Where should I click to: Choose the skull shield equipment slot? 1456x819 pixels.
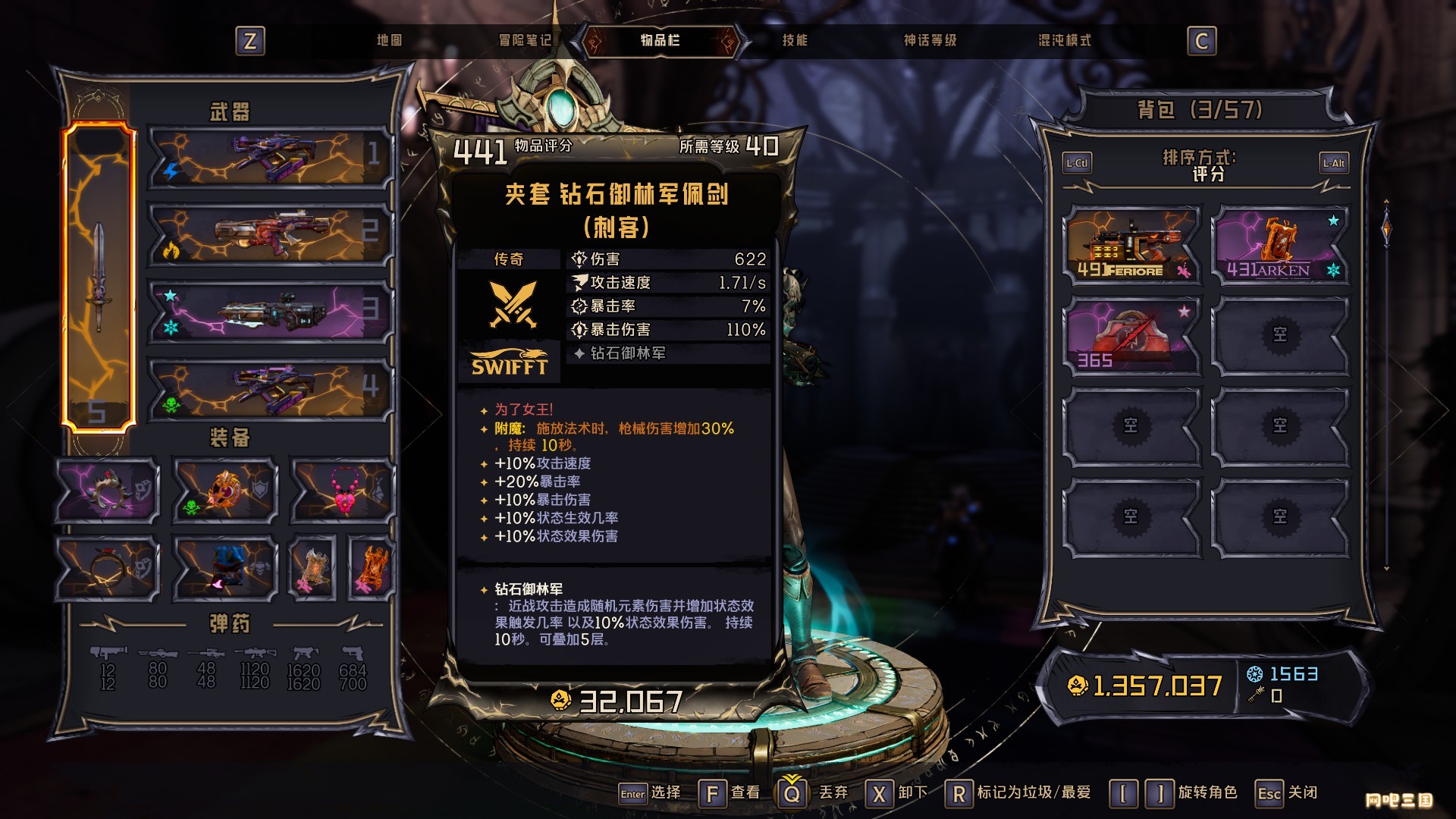click(225, 491)
